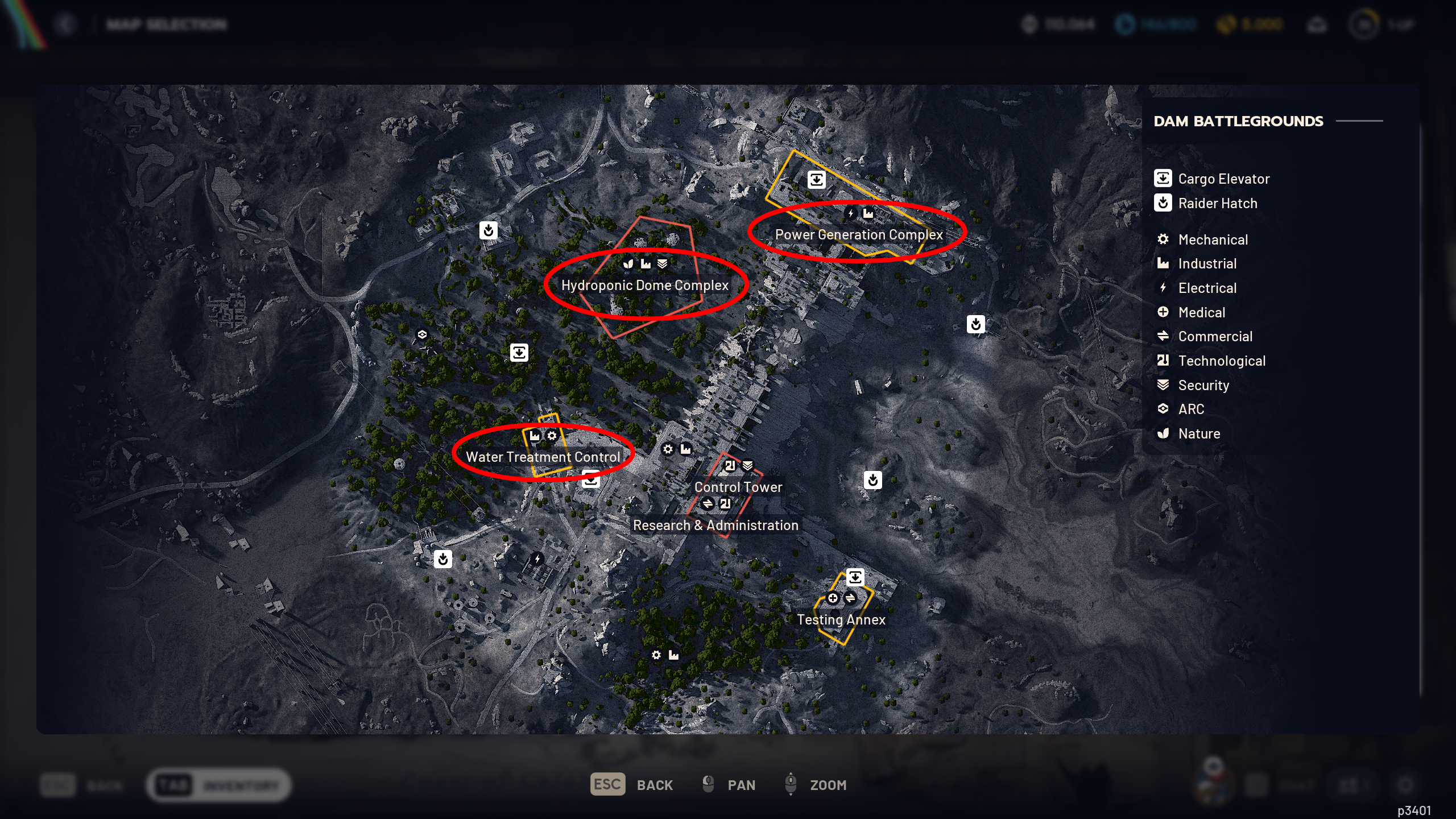Click the MAP SELECTION header

pyautogui.click(x=166, y=24)
